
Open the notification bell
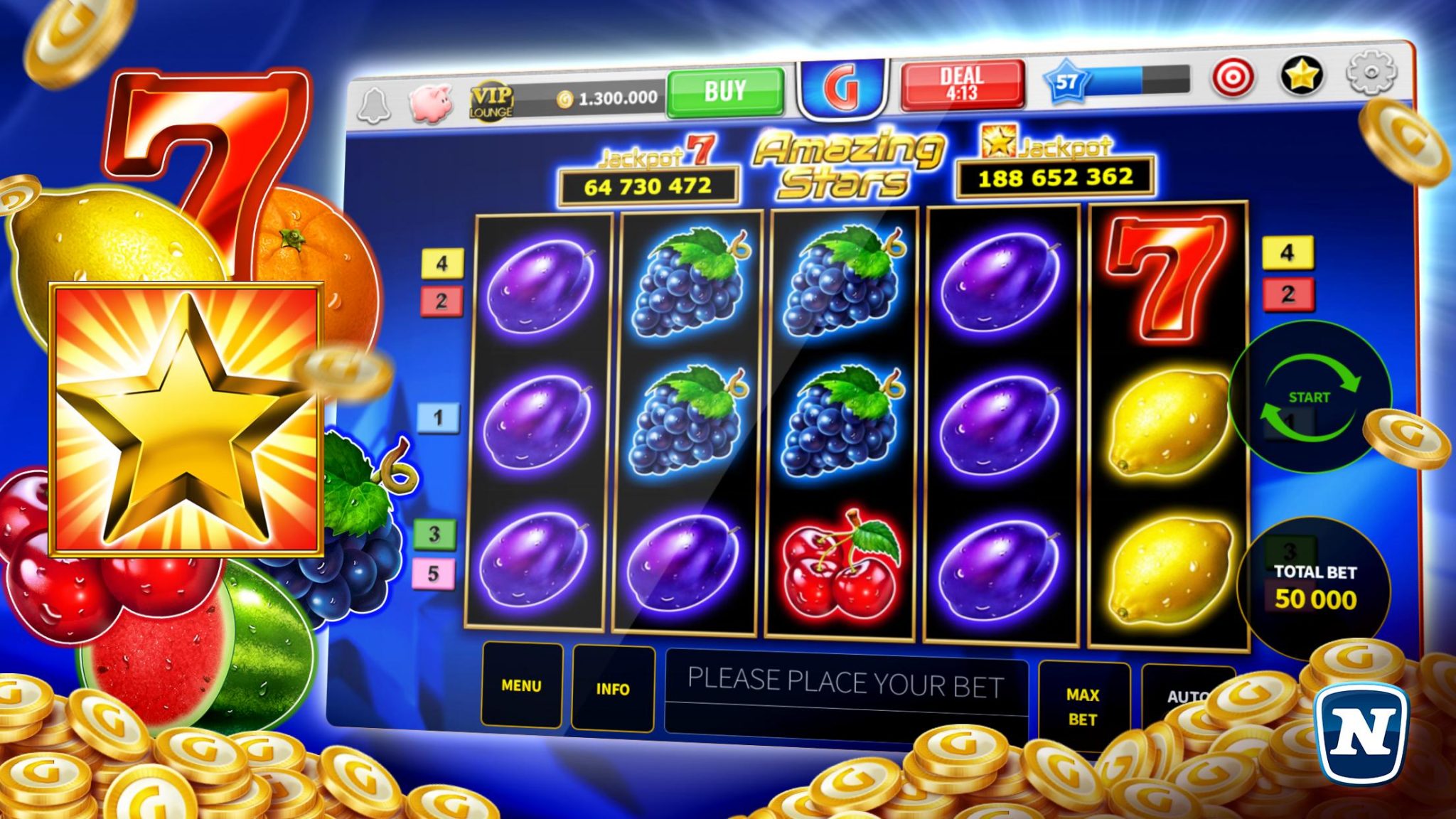pos(373,107)
